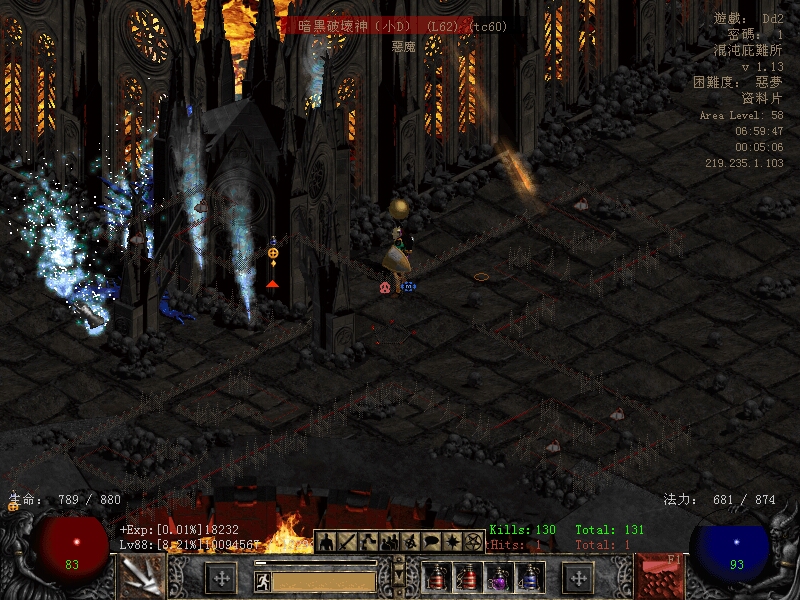This screenshot has height=600, width=800.
Task: Drink the blue mana potion
Action: click(530, 577)
